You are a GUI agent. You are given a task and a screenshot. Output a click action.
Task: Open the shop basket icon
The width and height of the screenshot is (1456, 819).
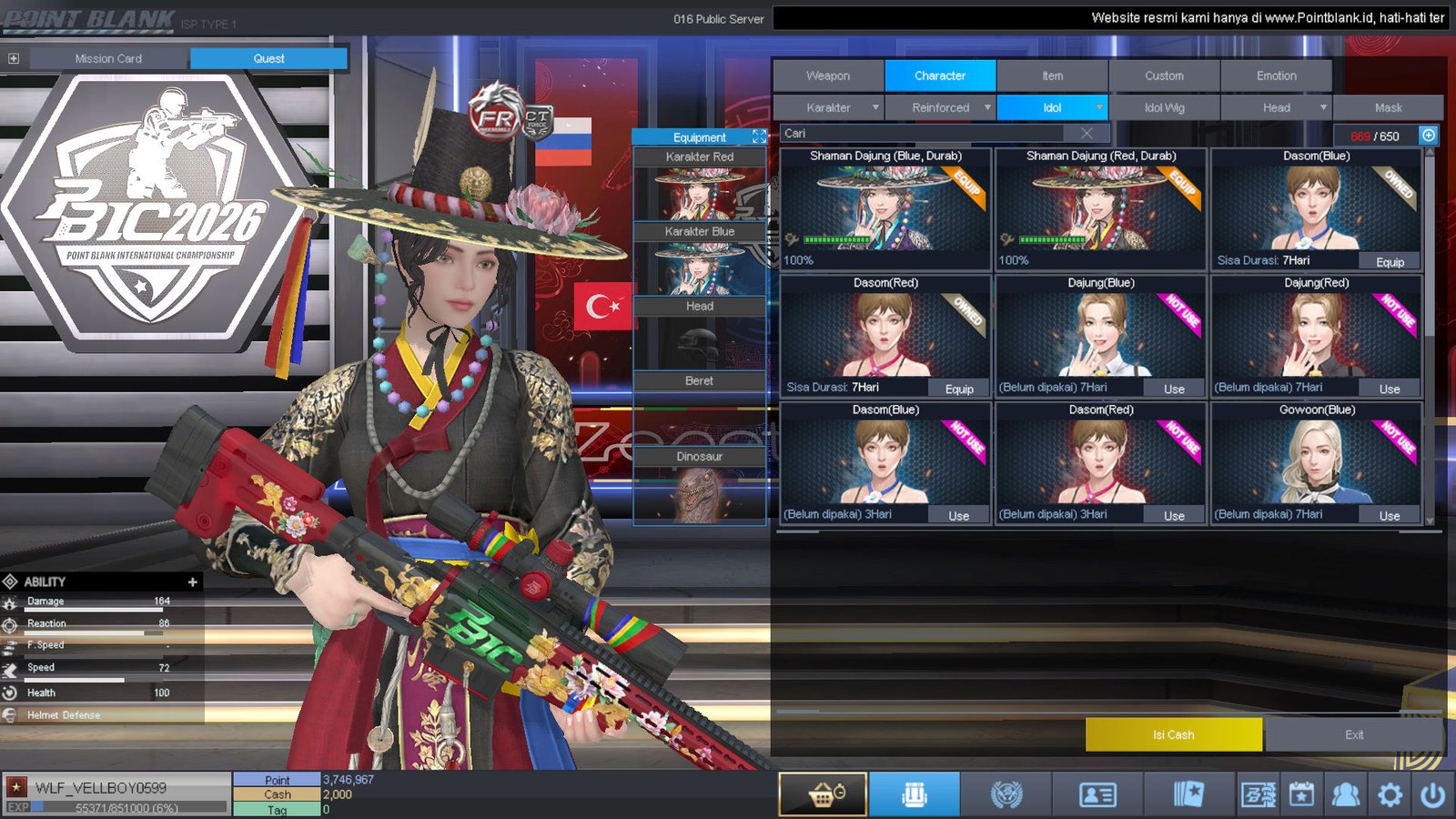click(824, 794)
